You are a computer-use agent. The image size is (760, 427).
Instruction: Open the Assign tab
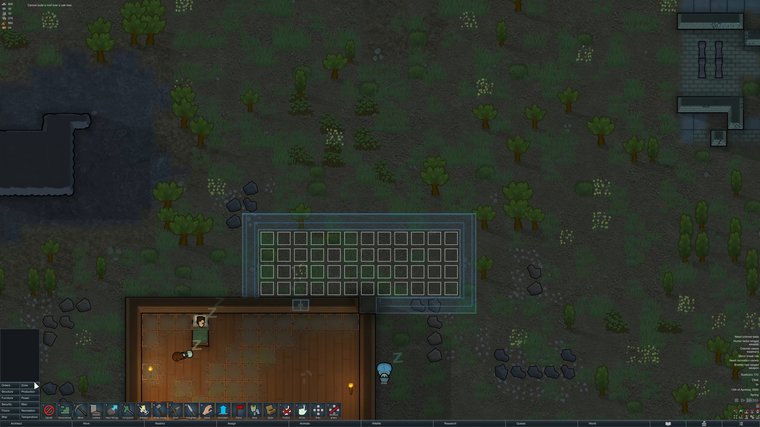(x=230, y=423)
